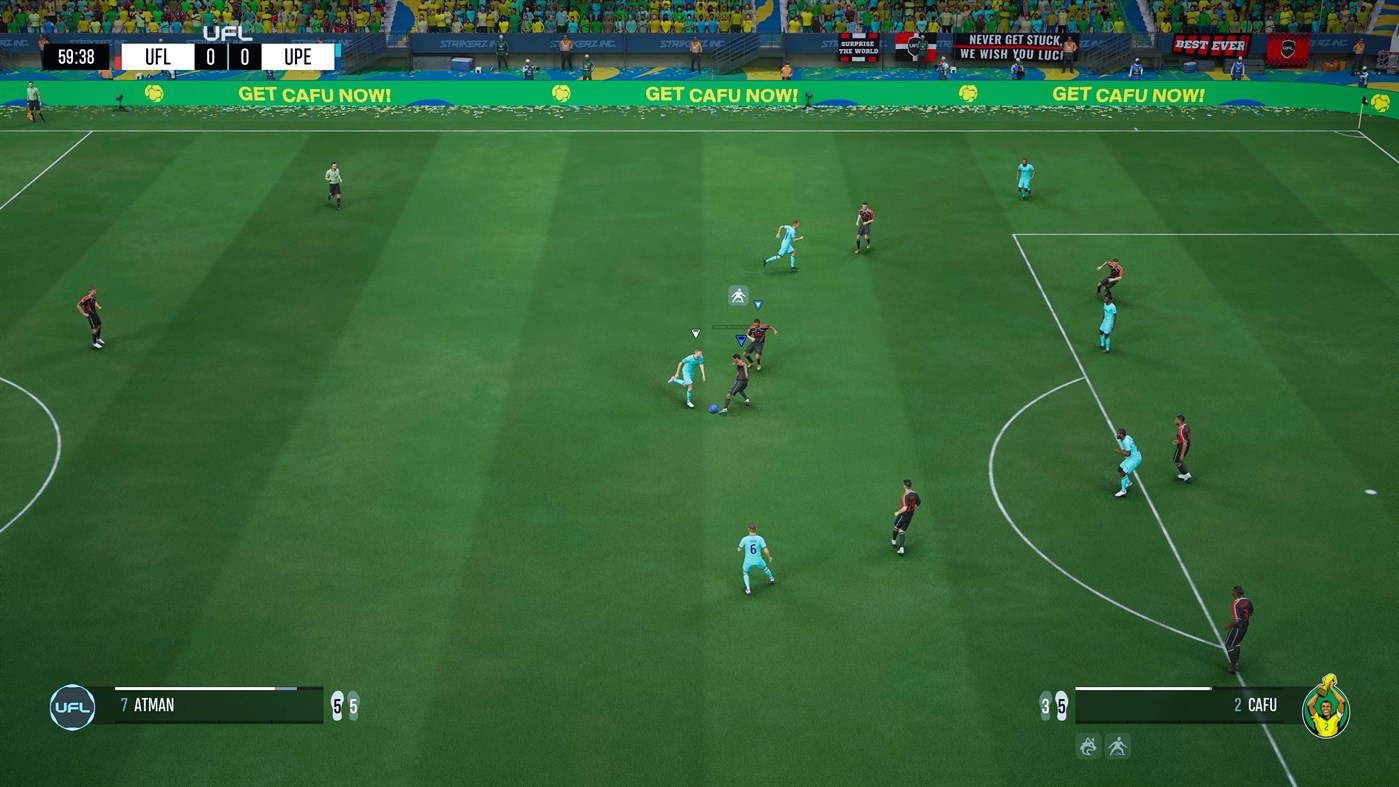
Task: Toggle the faded shoe indicator showing 3 near CAFU
Action: click(1045, 705)
